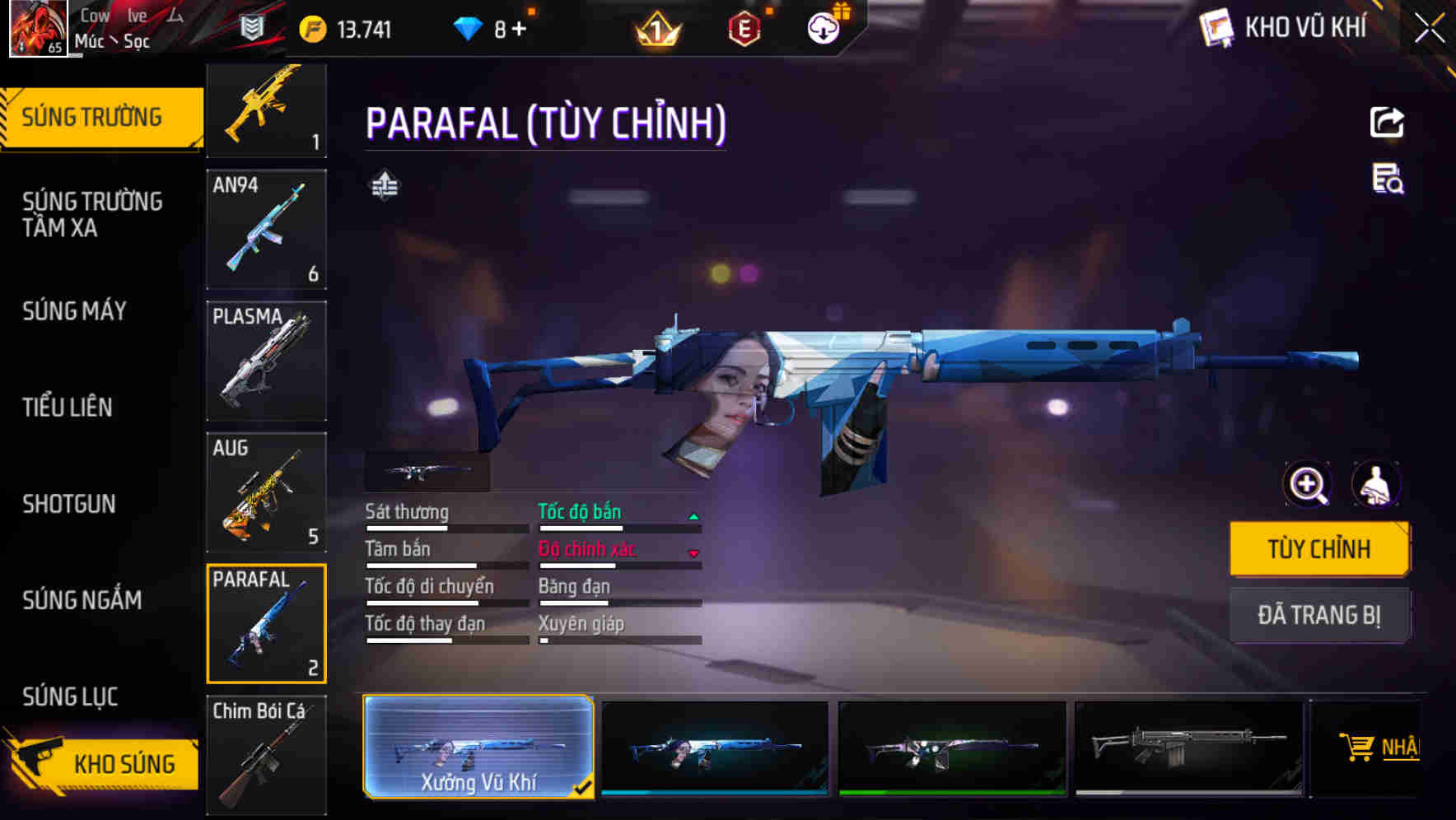This screenshot has height=820, width=1456.
Task: Zoom in on the weapon with magnifier icon
Action: click(x=1308, y=484)
